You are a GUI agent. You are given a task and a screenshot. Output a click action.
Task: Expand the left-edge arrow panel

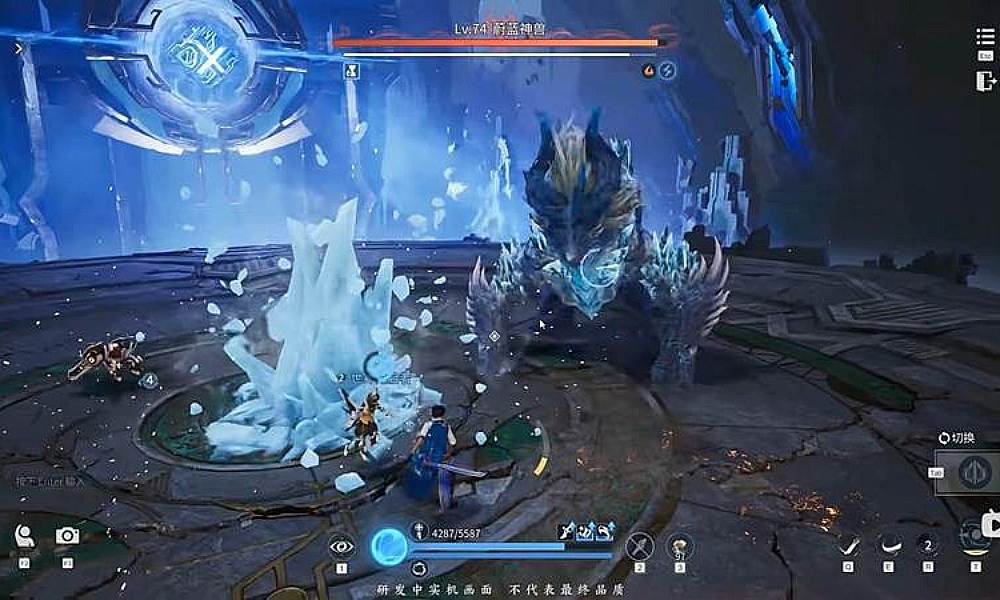[18, 47]
